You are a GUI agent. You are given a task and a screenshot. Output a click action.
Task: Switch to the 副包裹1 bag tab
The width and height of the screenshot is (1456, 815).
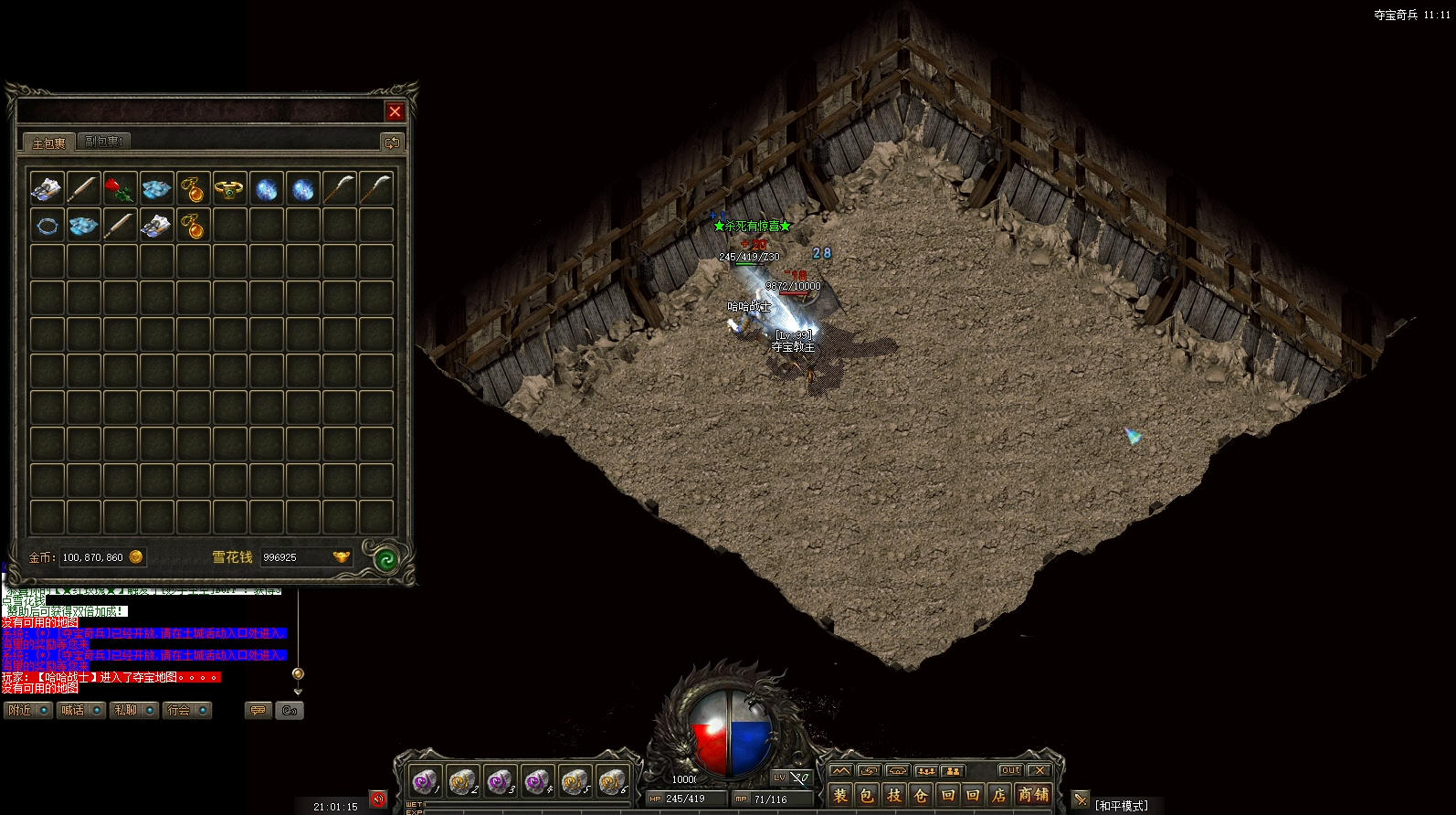[x=103, y=142]
